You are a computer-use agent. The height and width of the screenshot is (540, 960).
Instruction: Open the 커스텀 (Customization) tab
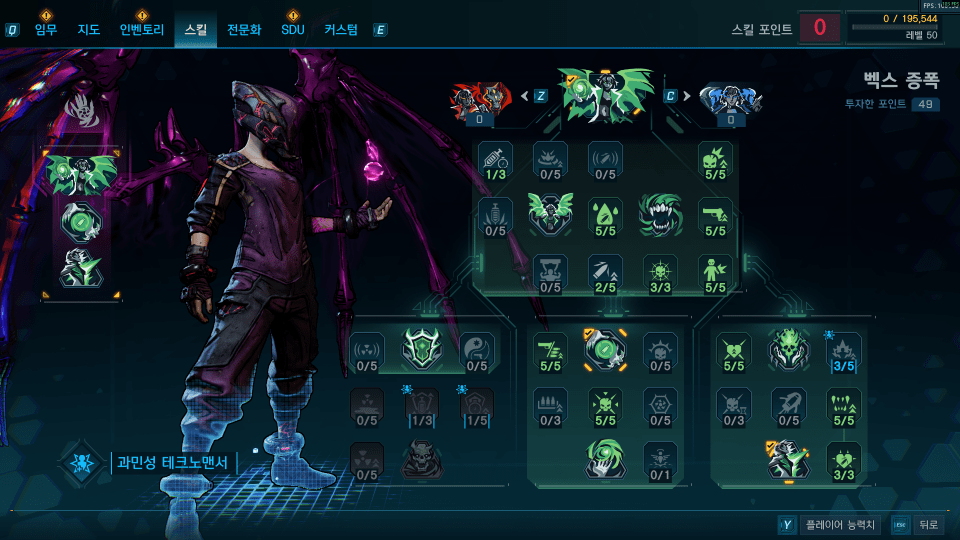tap(341, 30)
